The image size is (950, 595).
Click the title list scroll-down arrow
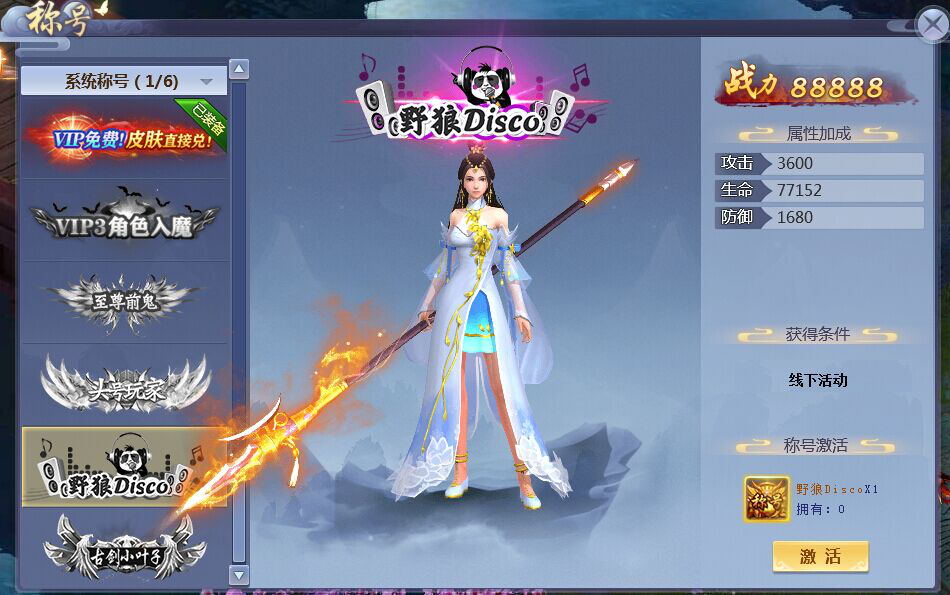click(x=239, y=574)
